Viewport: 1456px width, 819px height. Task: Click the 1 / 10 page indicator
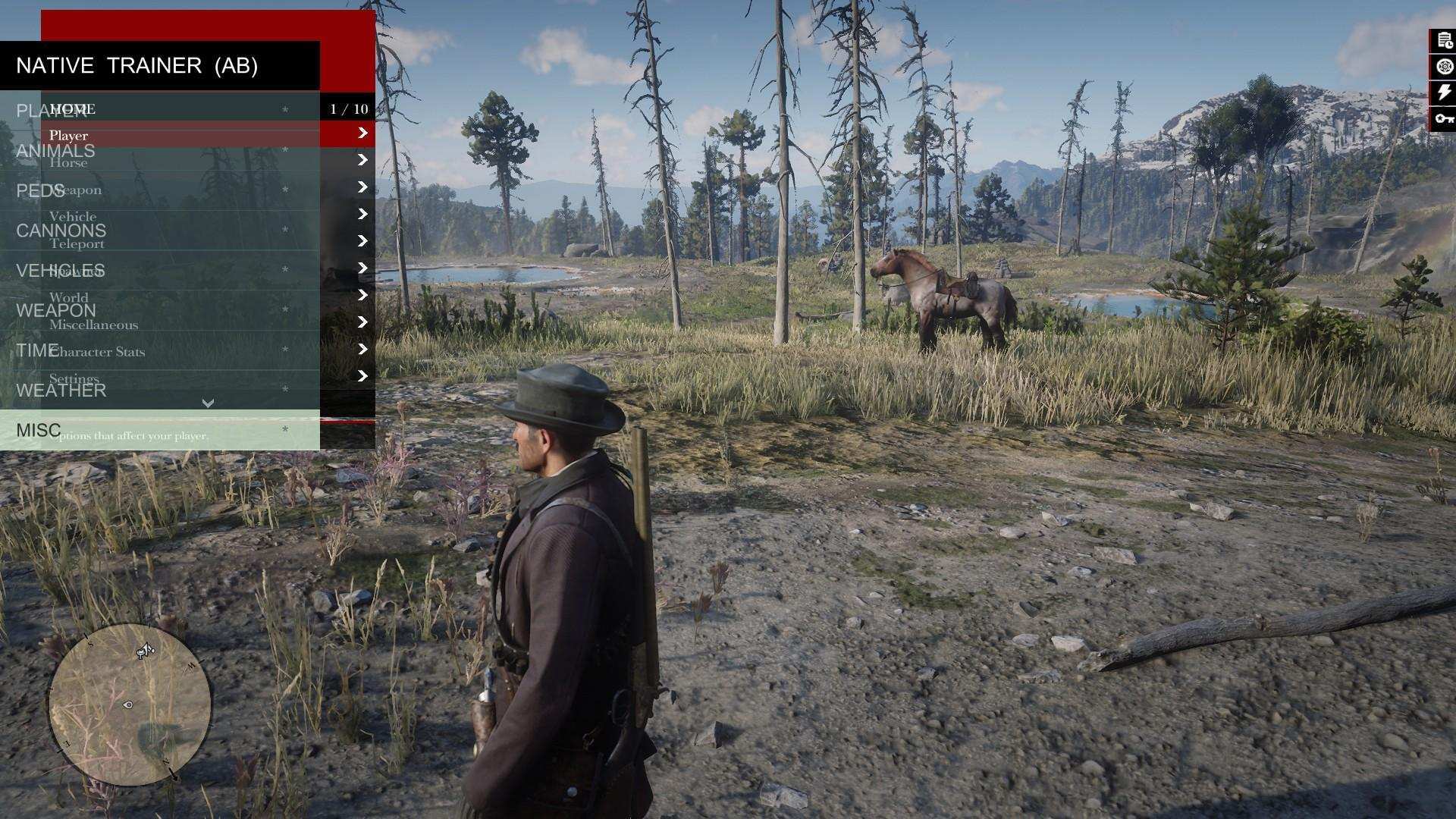pyautogui.click(x=347, y=109)
